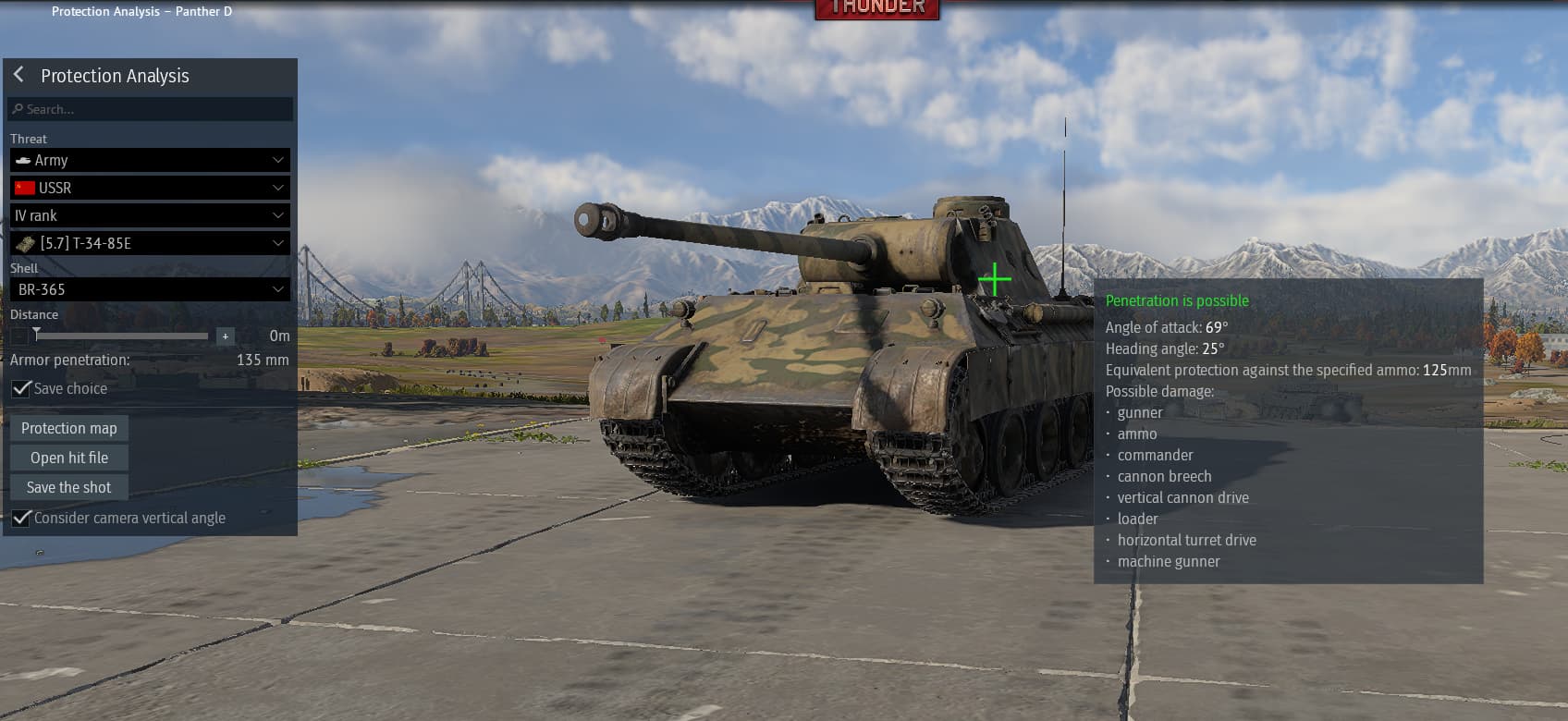Open hit file

69,458
